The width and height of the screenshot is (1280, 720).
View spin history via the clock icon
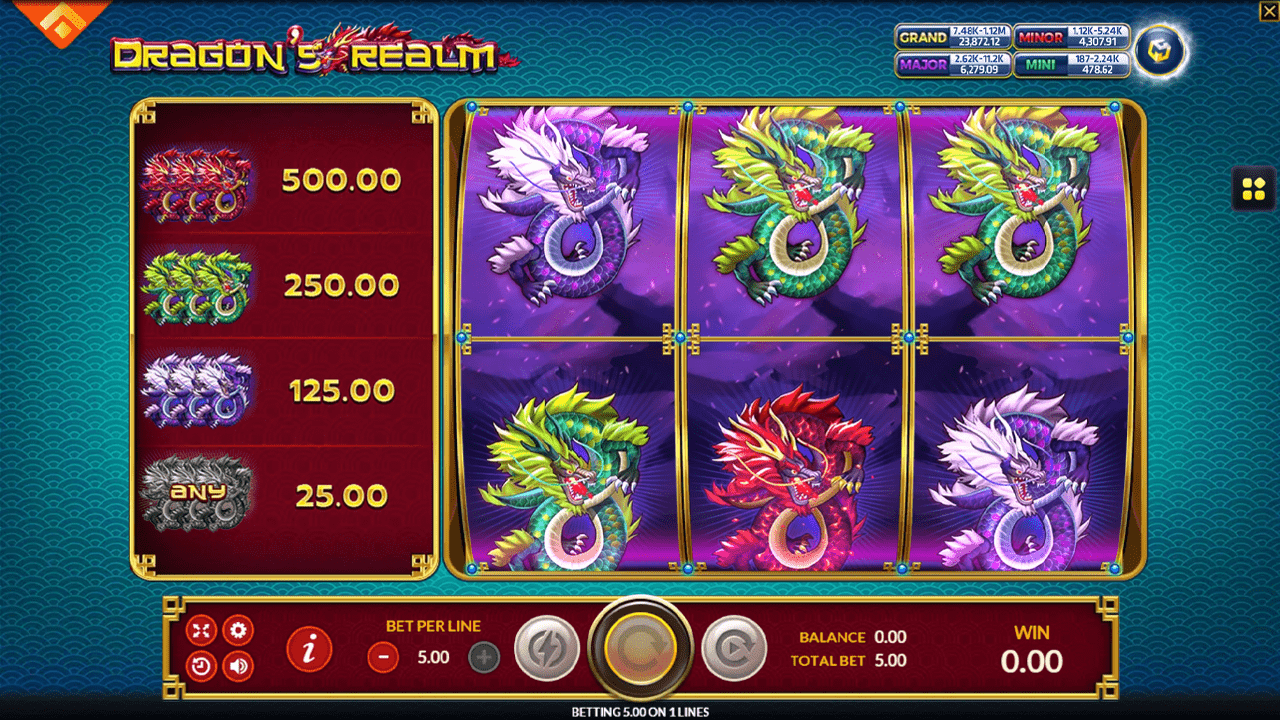(201, 666)
